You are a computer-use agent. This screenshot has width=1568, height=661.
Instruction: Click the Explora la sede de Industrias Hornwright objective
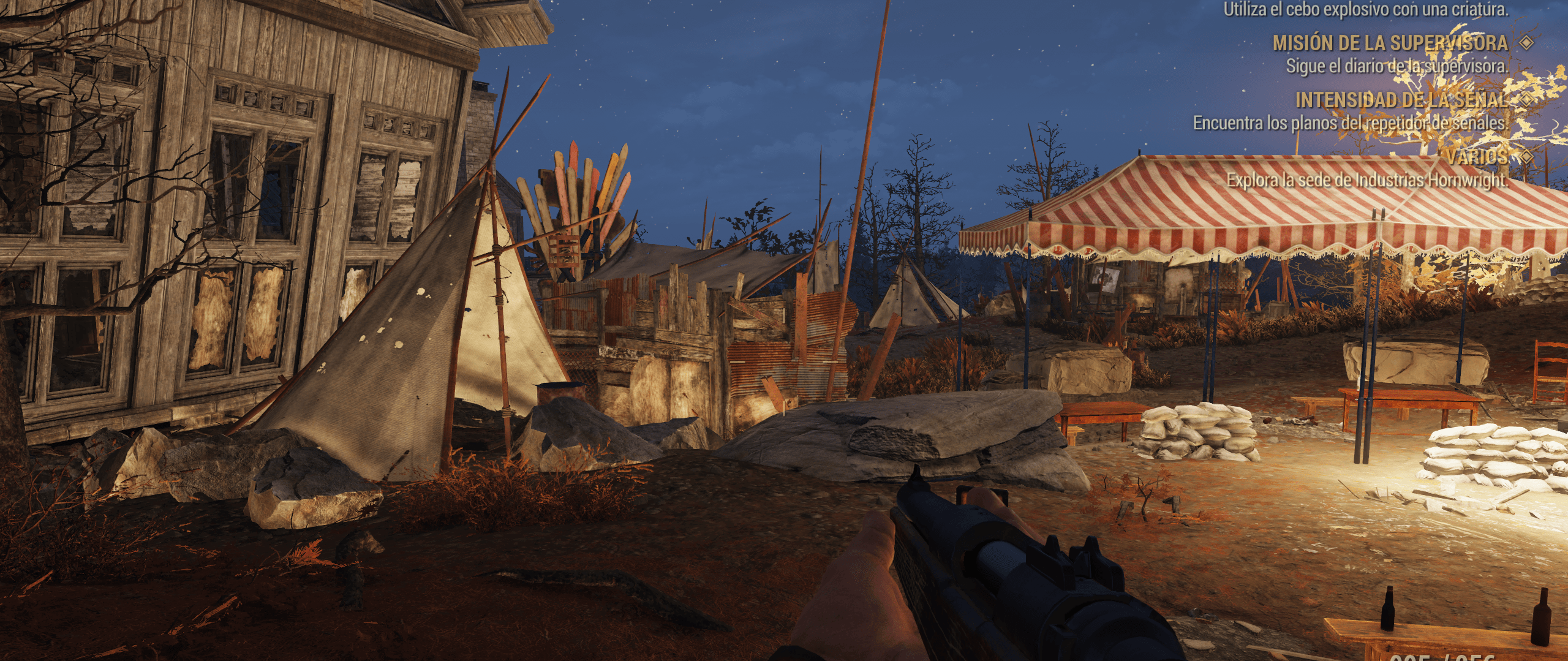[x=1366, y=180]
